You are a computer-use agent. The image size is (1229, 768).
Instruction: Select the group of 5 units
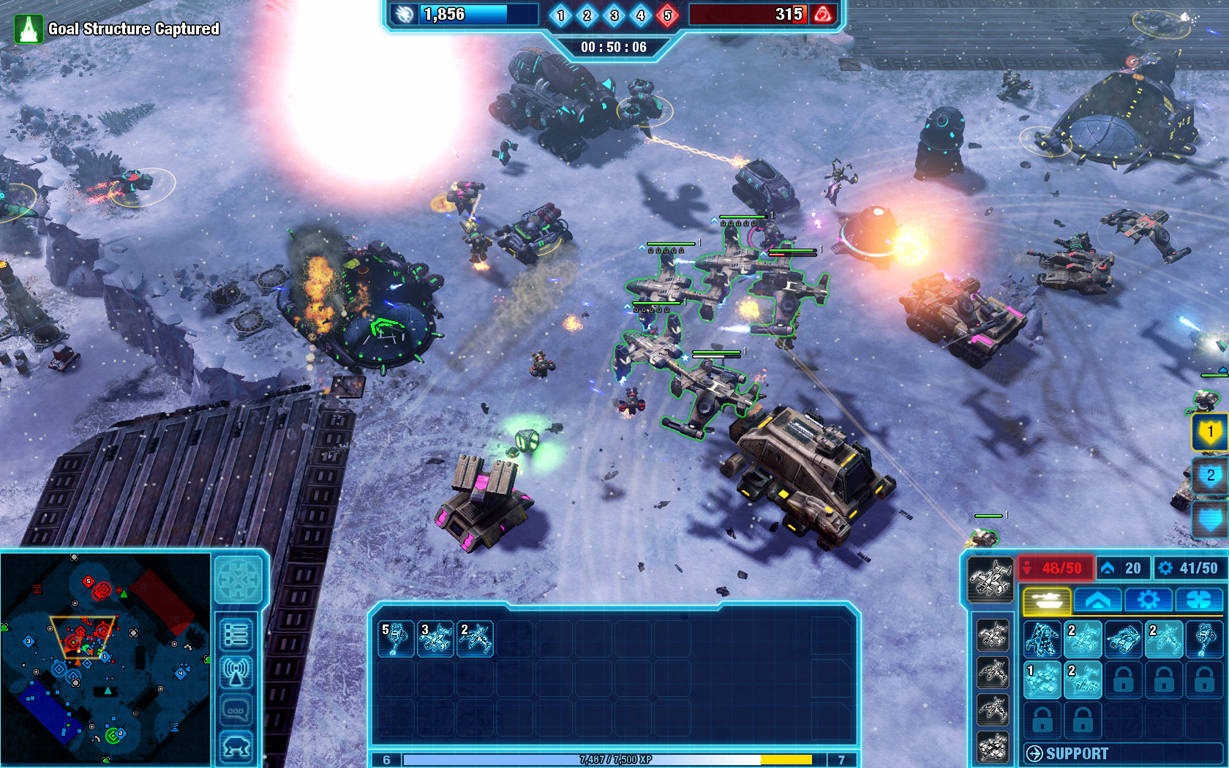396,639
